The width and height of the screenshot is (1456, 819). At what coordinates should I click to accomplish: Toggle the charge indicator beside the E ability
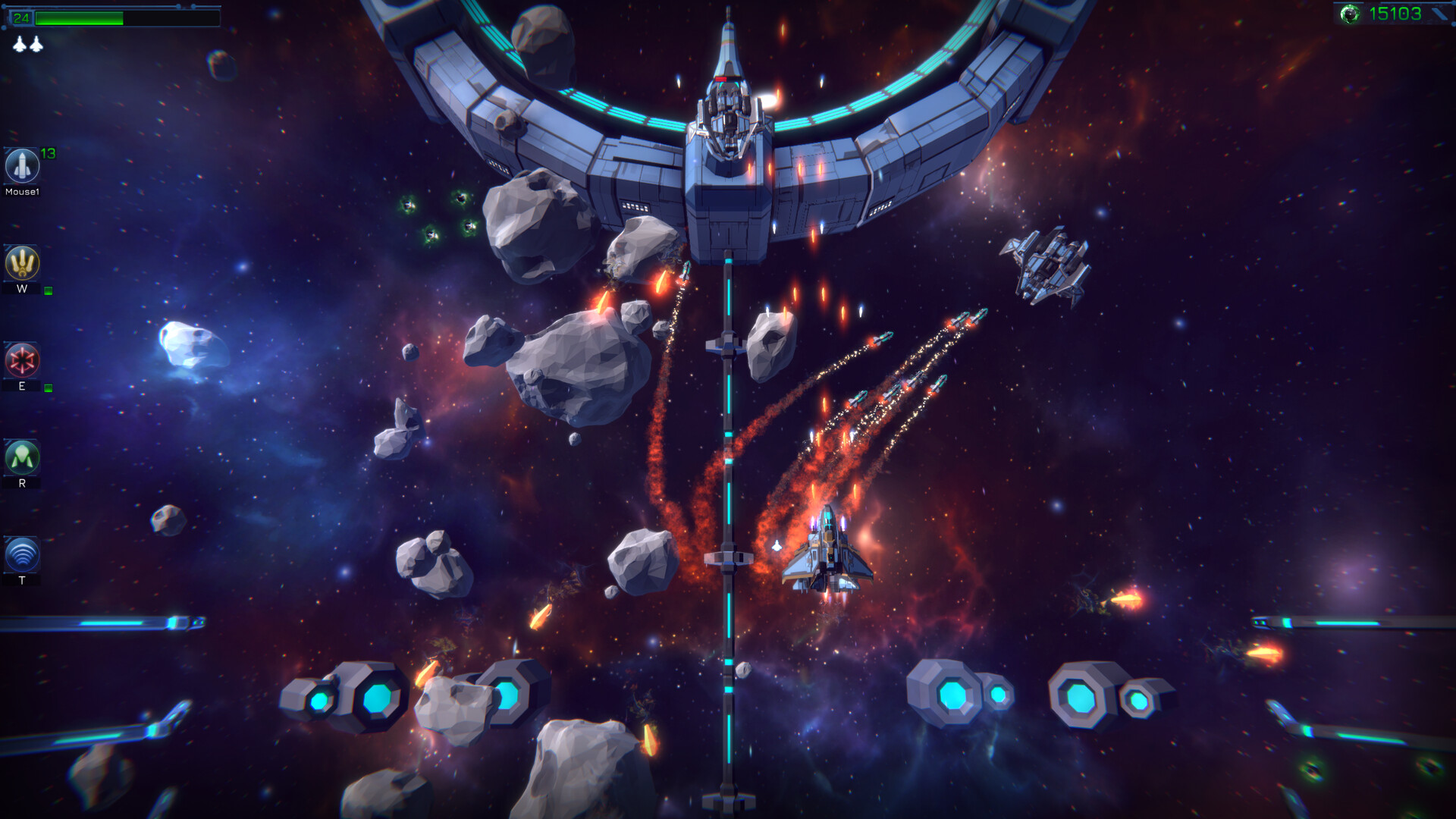click(47, 388)
